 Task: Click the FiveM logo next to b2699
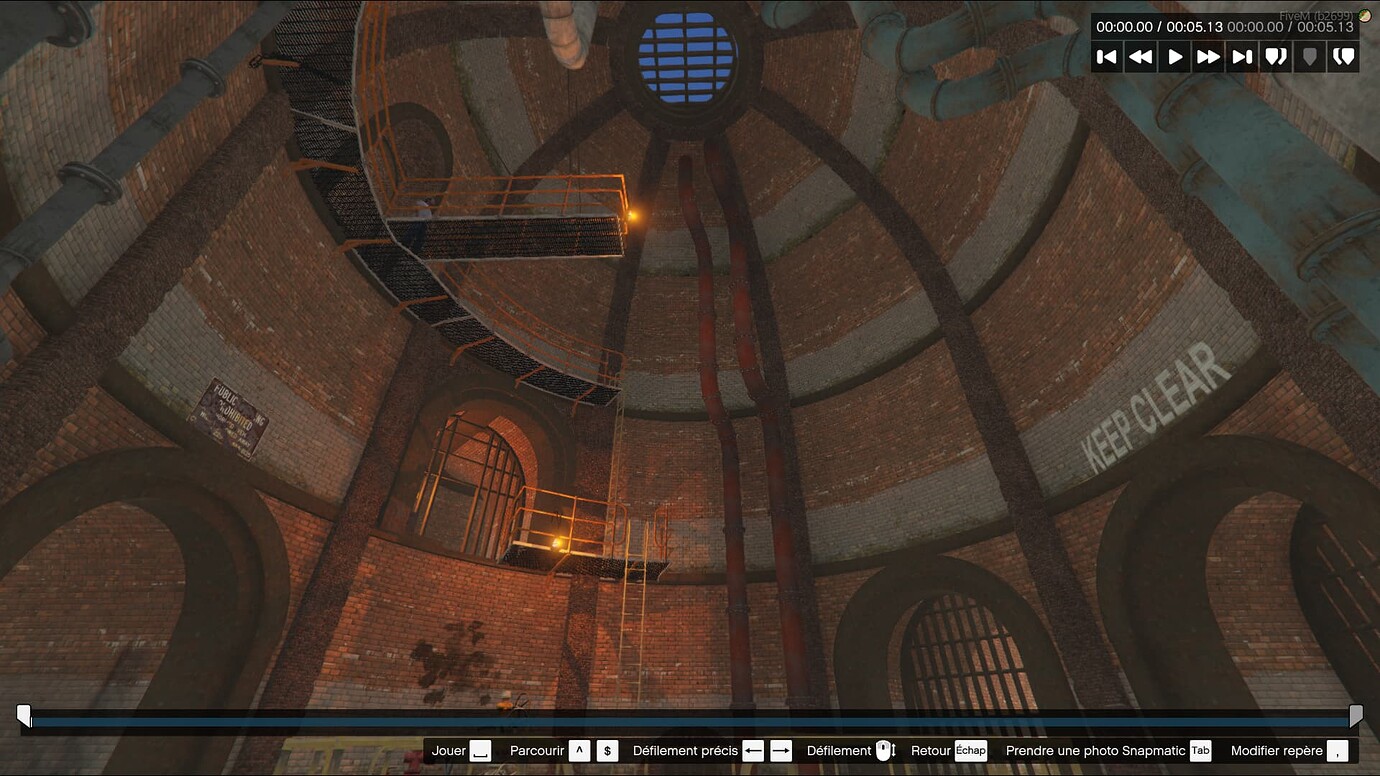click(1363, 15)
